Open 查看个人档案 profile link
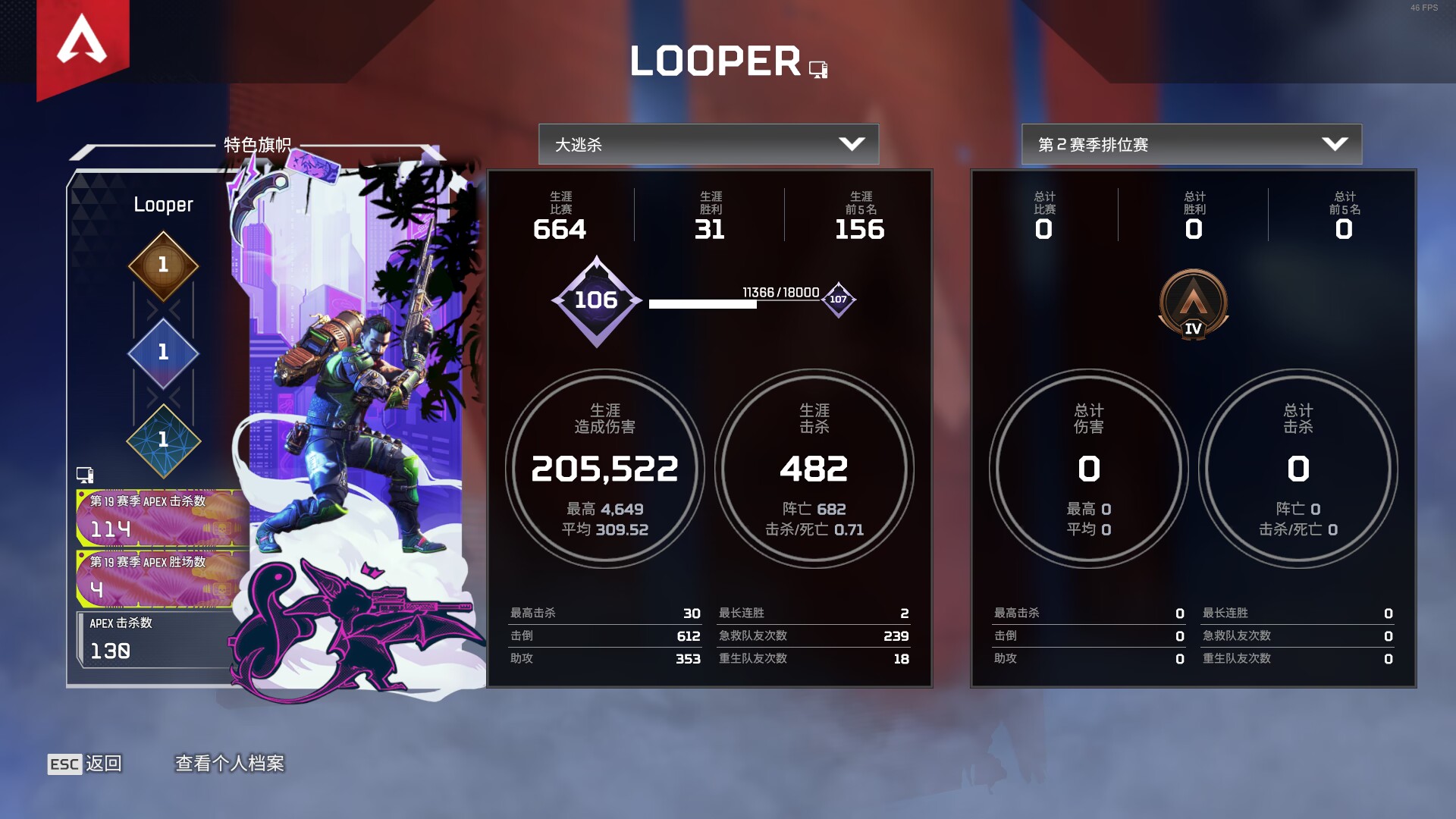1456x819 pixels. [x=231, y=764]
